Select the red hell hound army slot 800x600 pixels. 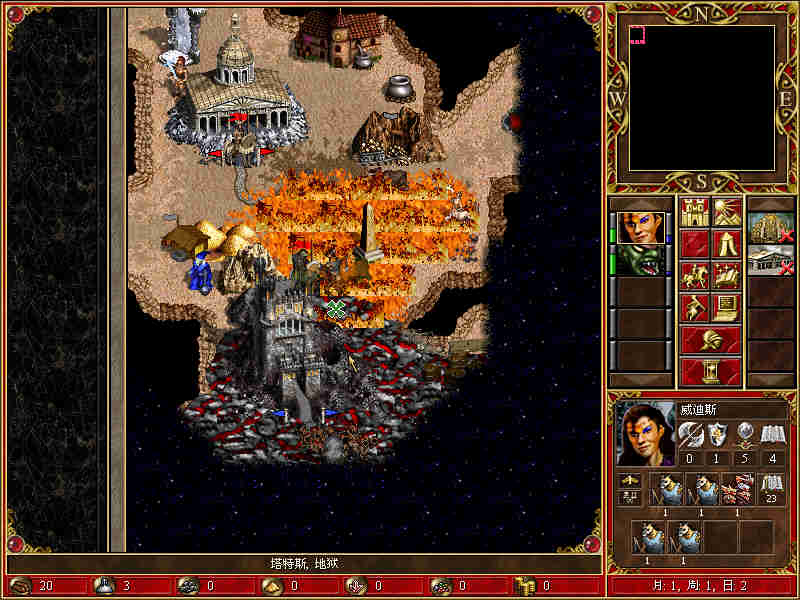click(x=737, y=489)
